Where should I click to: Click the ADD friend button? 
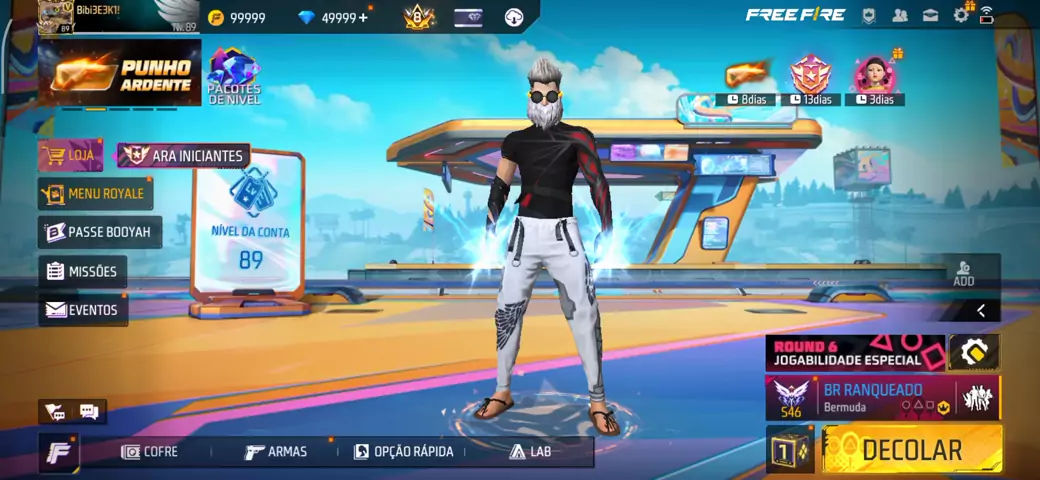[x=963, y=273]
